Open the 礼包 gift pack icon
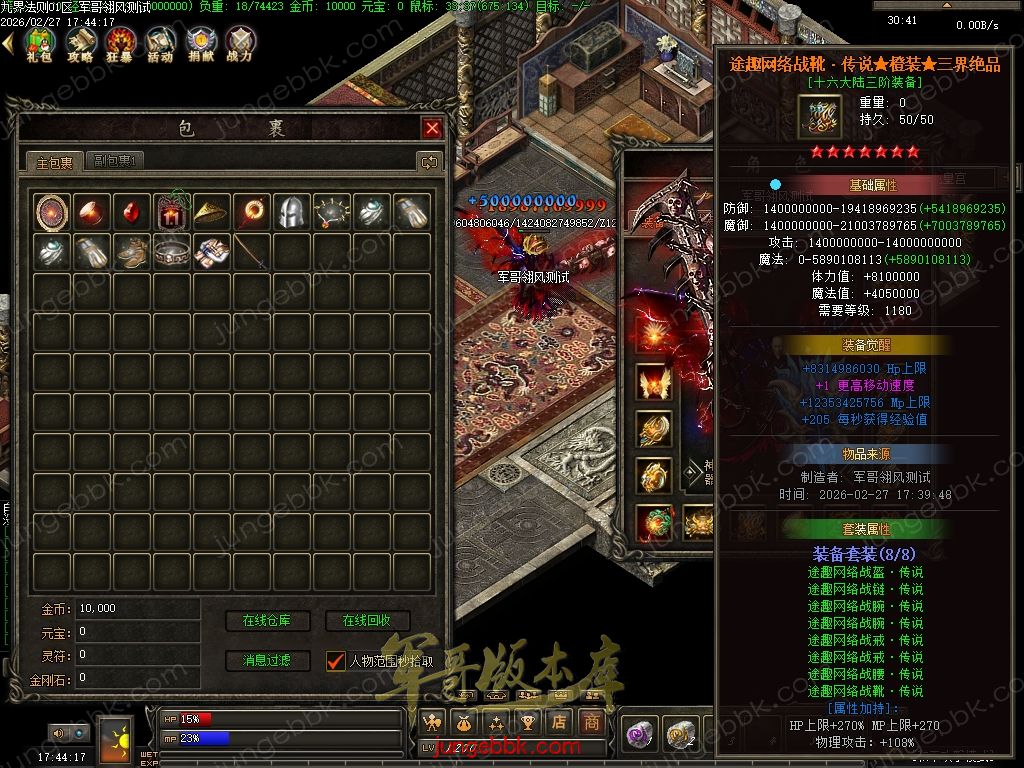1024x768 pixels. click(x=39, y=42)
